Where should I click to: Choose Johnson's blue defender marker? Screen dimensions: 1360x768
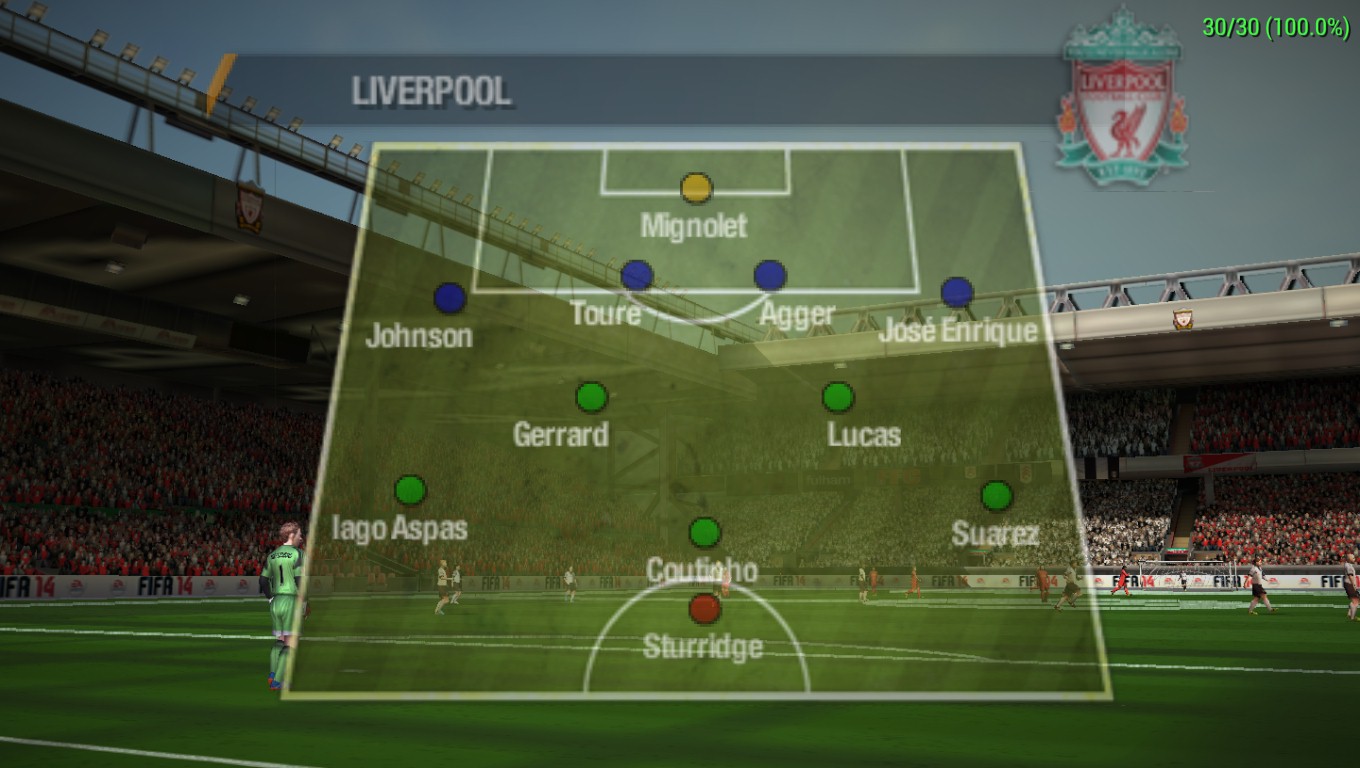[450, 298]
